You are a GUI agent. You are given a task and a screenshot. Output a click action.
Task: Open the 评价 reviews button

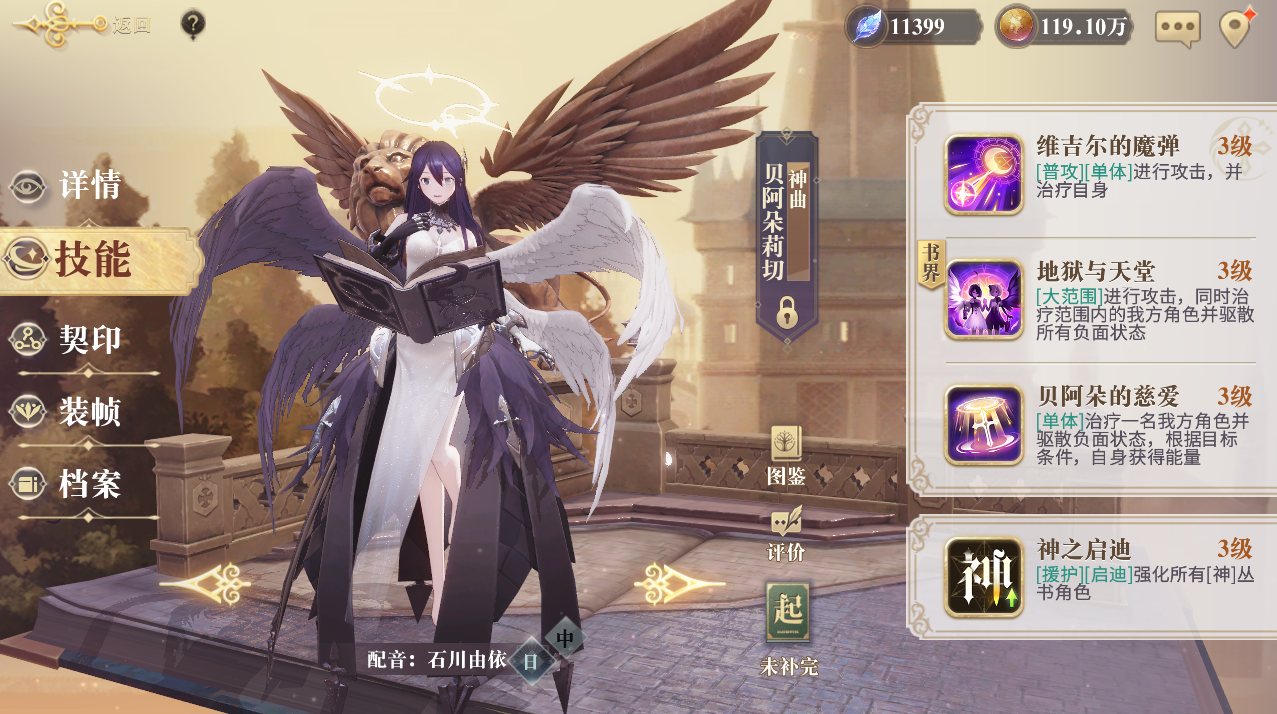(x=786, y=533)
